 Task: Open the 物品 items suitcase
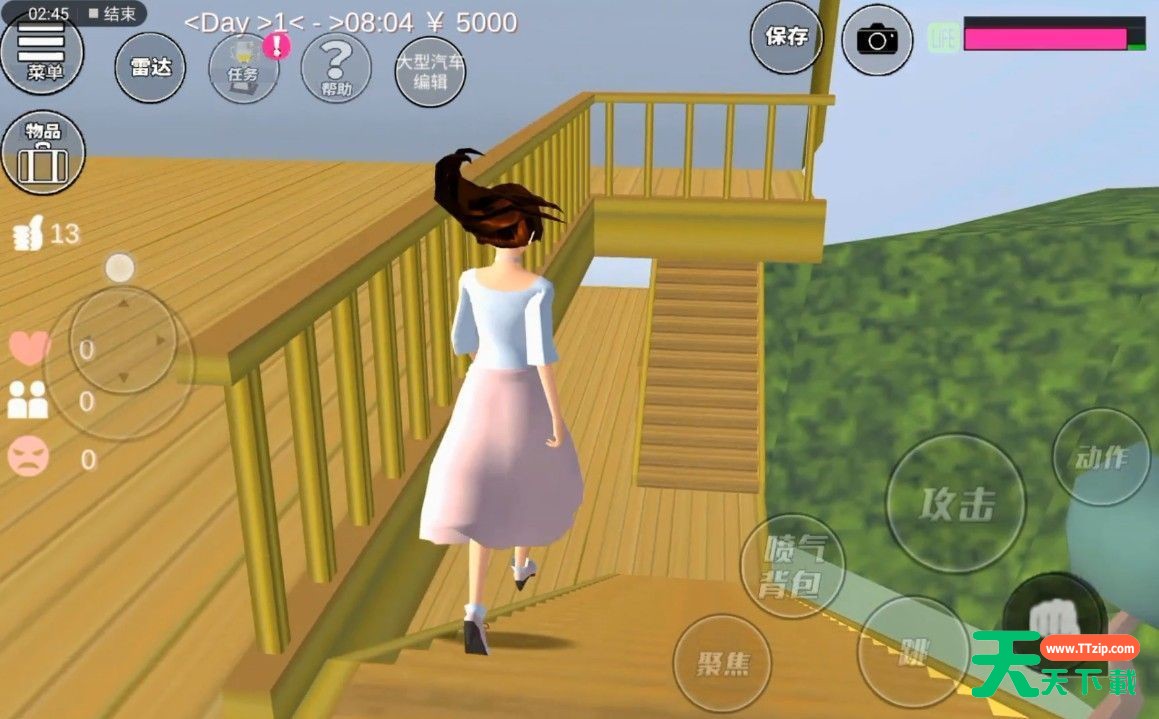tap(43, 152)
